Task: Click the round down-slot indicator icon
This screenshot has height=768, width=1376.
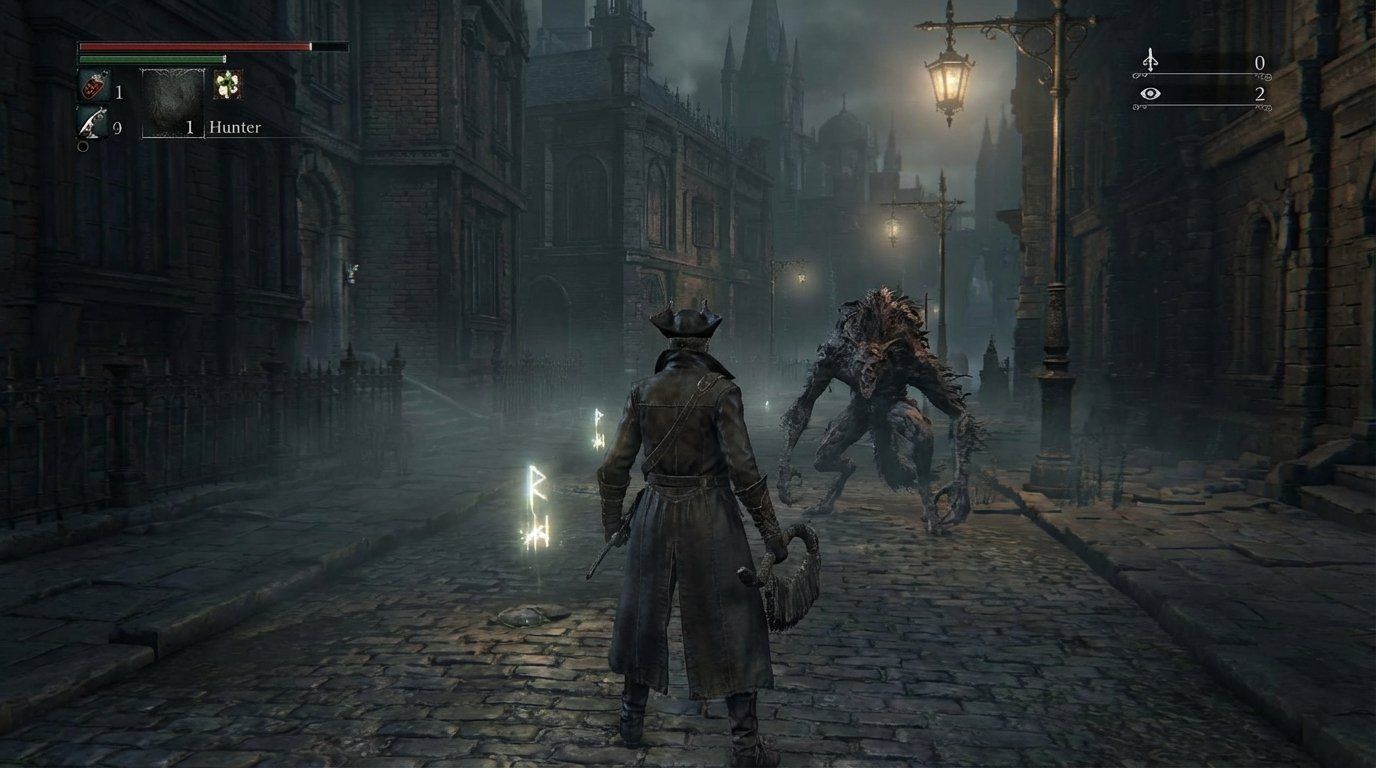Action: [82, 148]
